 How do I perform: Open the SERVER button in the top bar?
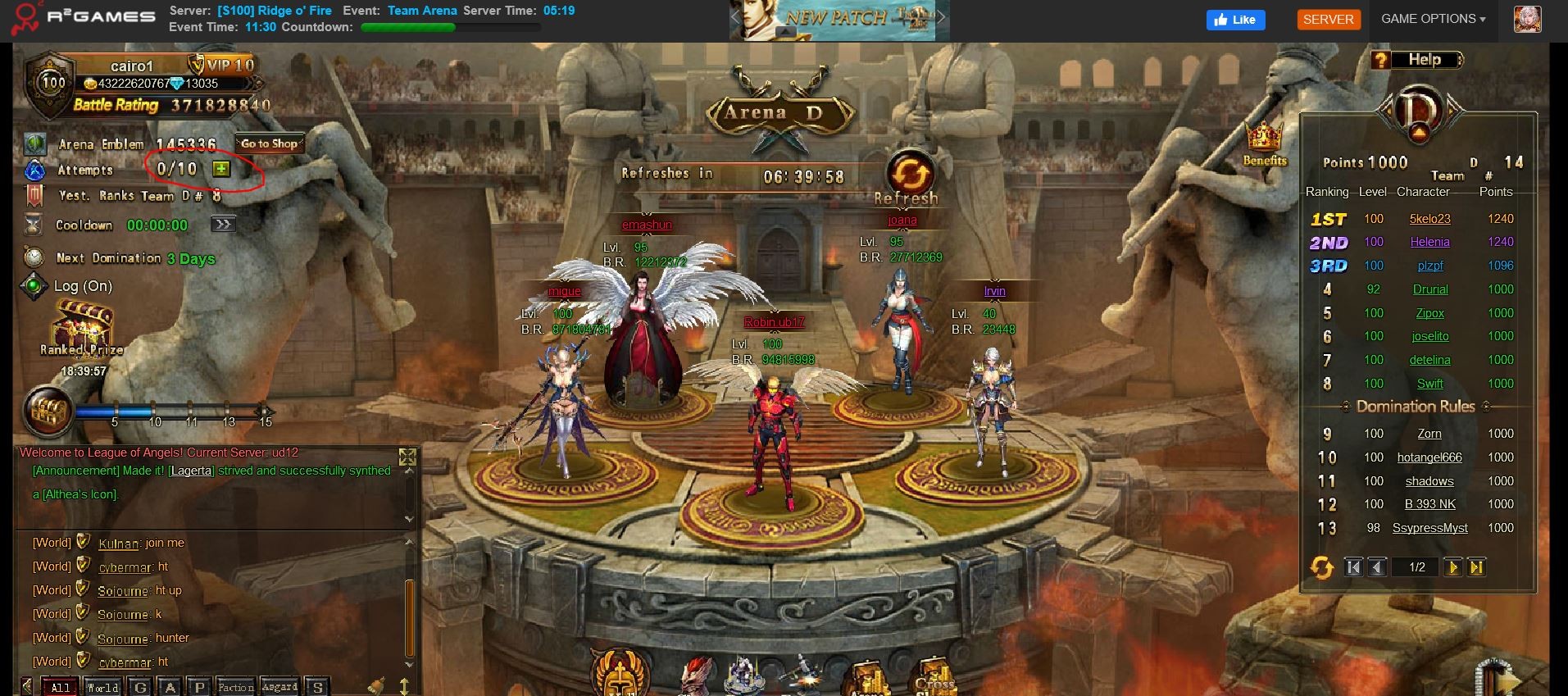click(1328, 20)
